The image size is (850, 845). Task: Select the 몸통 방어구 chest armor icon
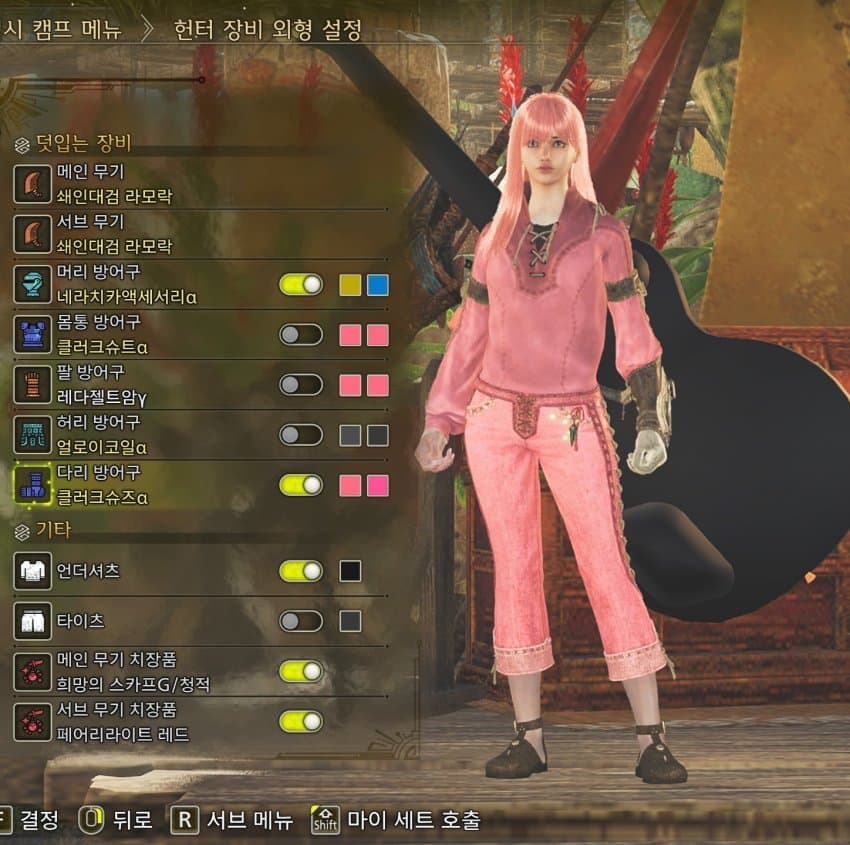tap(32, 335)
